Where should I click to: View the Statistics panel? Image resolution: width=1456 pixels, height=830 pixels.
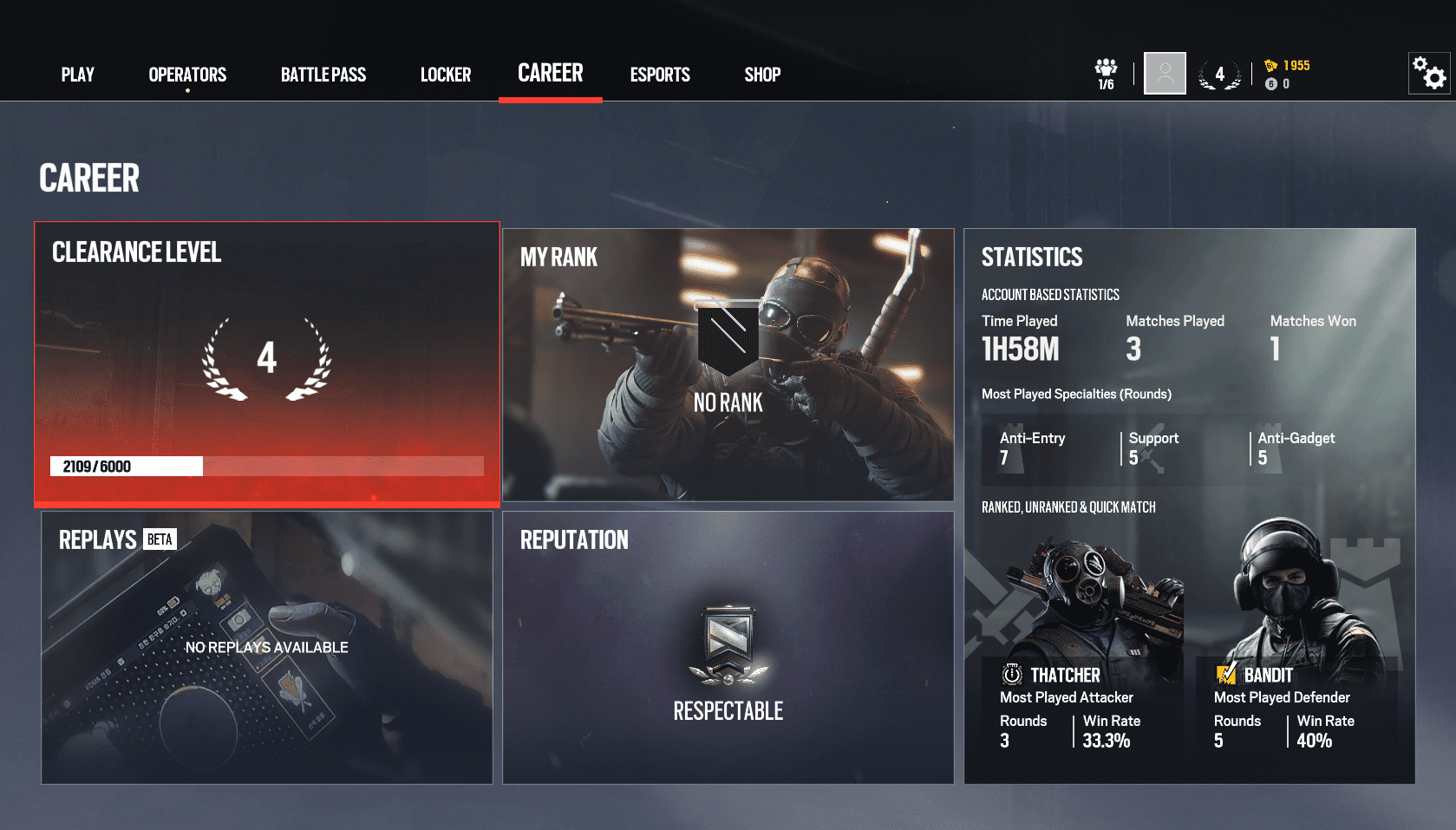tap(1189, 506)
